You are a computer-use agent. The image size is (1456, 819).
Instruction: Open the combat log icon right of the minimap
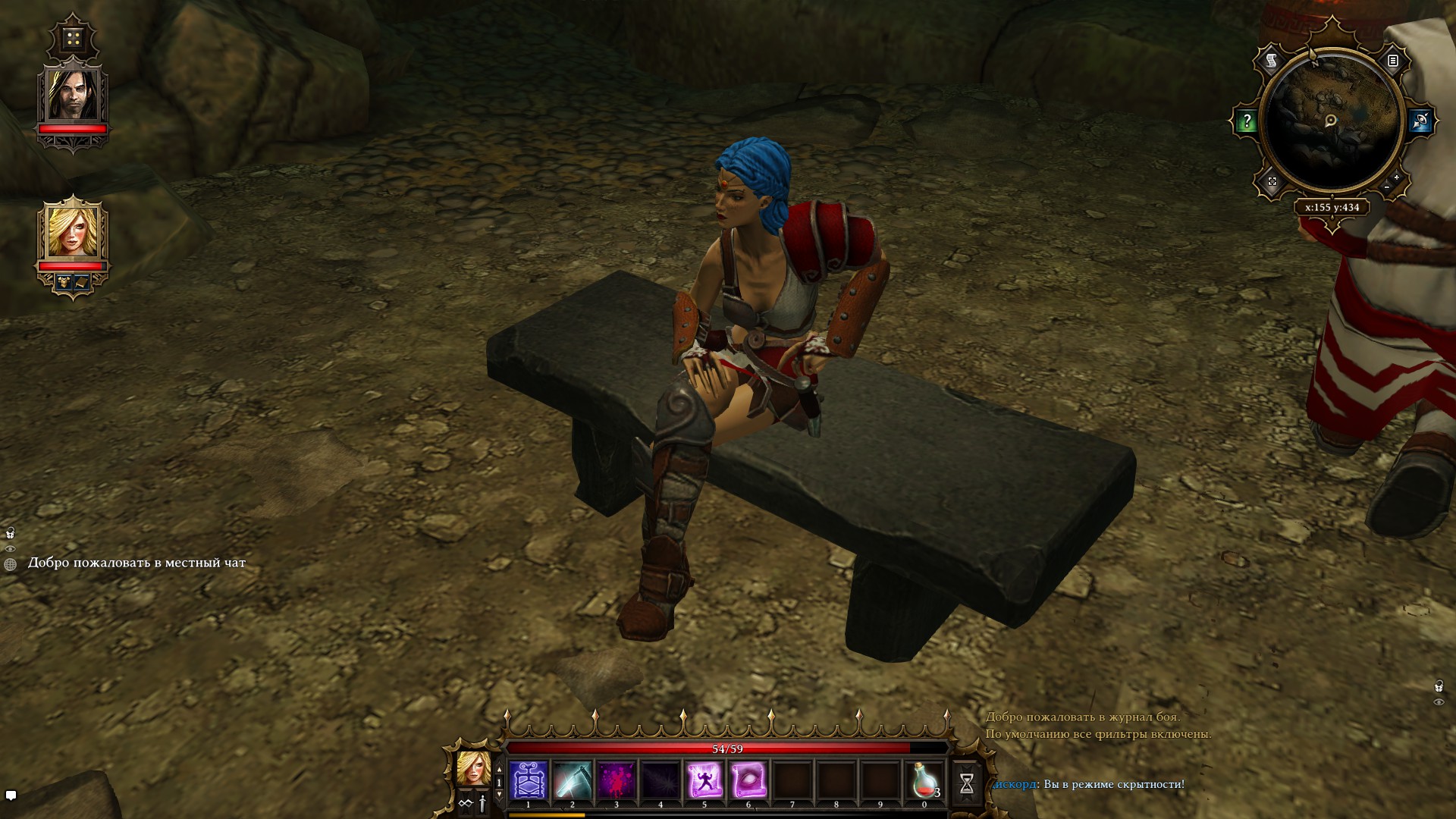1393,62
